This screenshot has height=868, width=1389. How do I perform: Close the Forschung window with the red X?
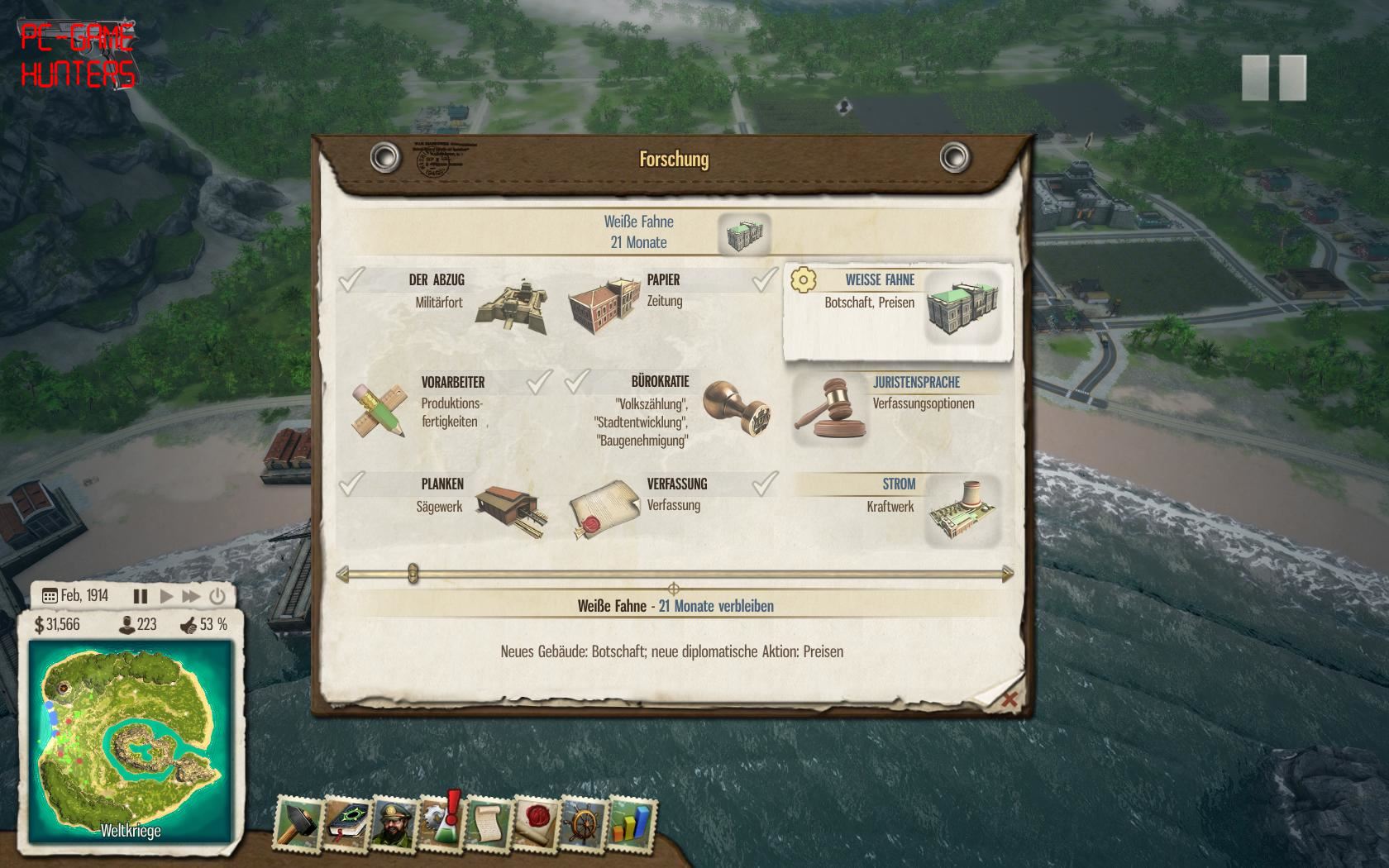[1009, 700]
